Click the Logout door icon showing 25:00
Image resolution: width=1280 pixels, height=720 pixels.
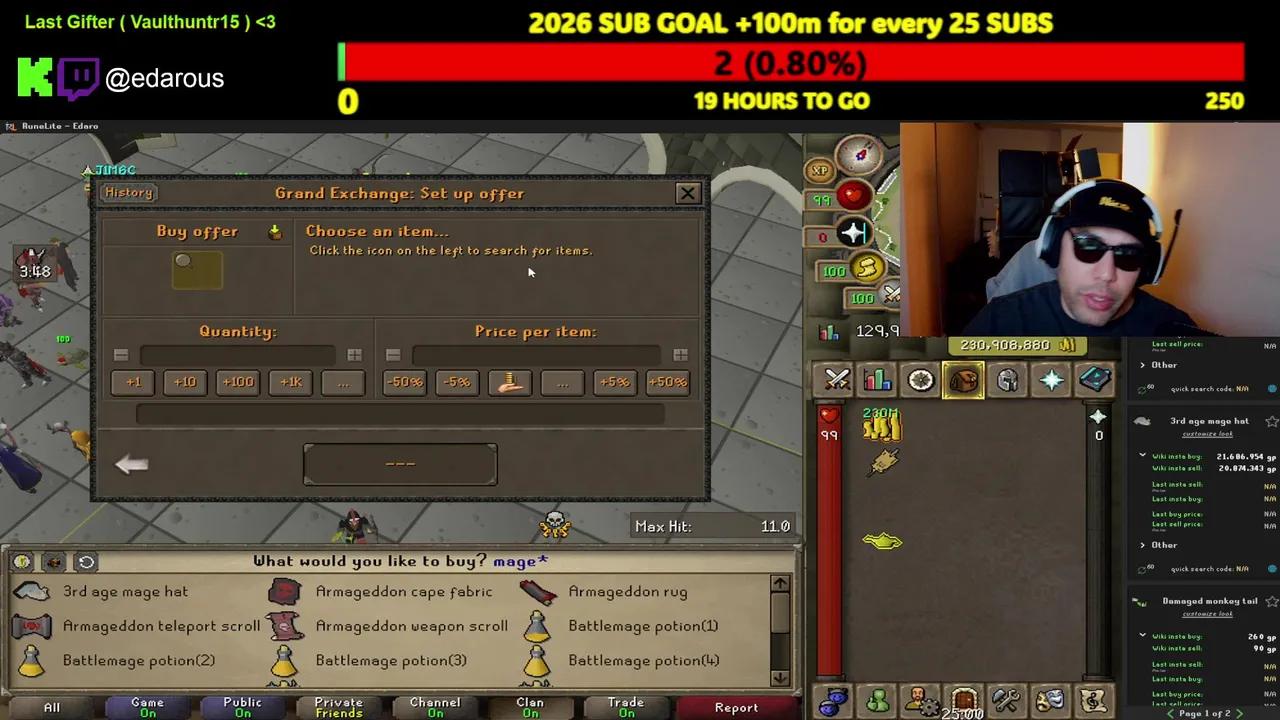[x=963, y=700]
